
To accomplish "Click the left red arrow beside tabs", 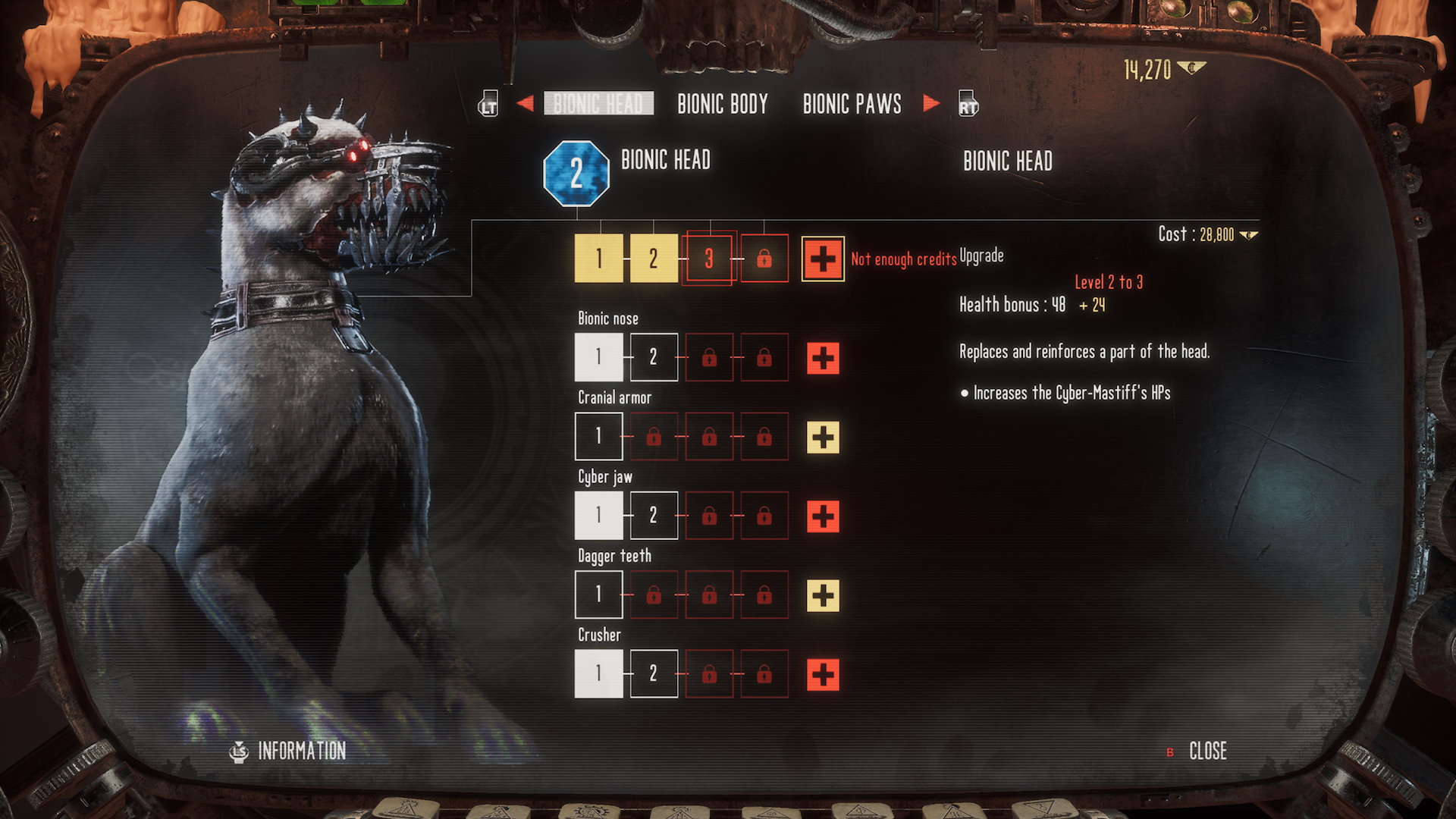I will point(525,103).
